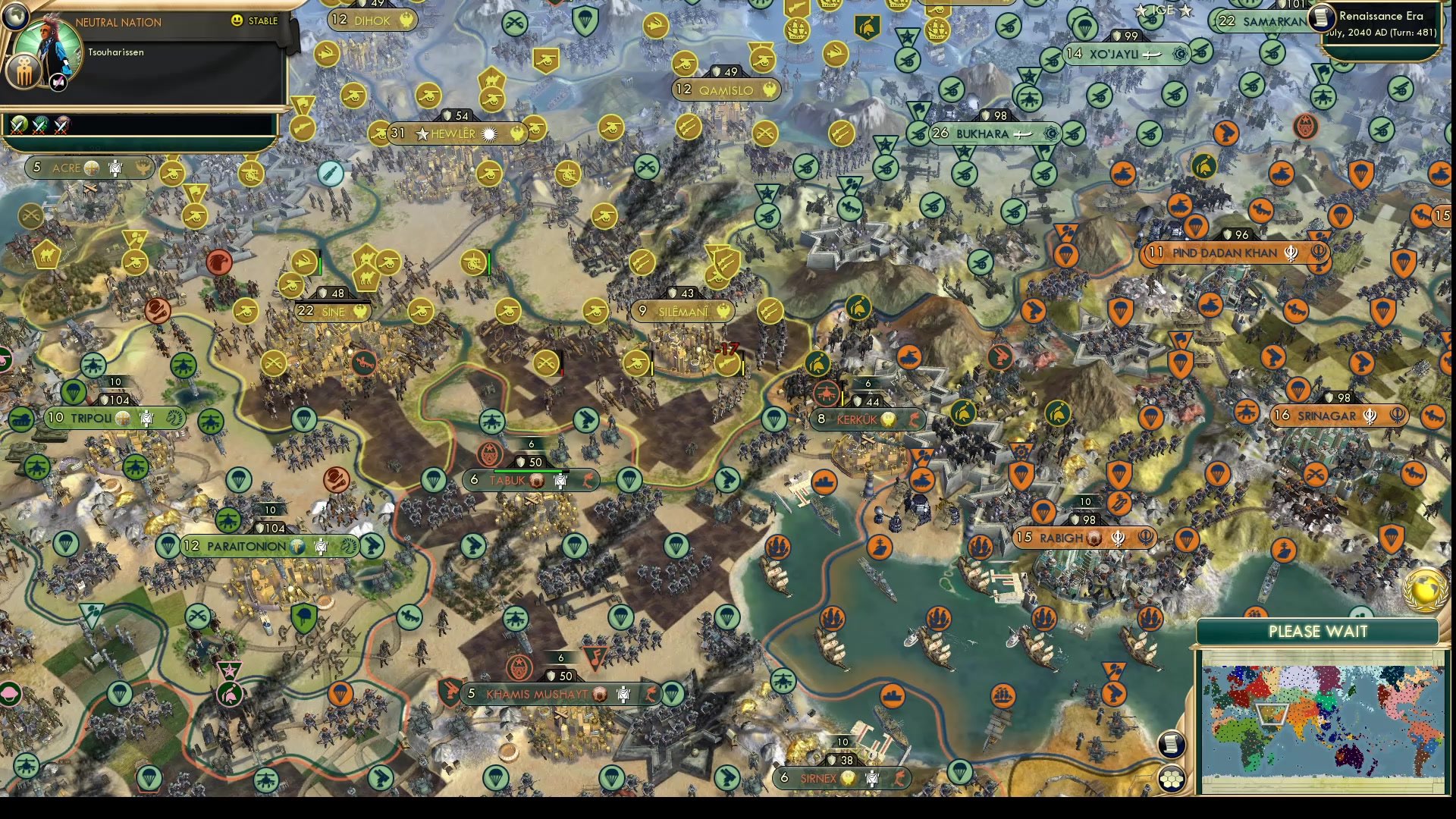Select an orange helicopter unit icon near Pind Dadan Khan

(x=1261, y=211)
